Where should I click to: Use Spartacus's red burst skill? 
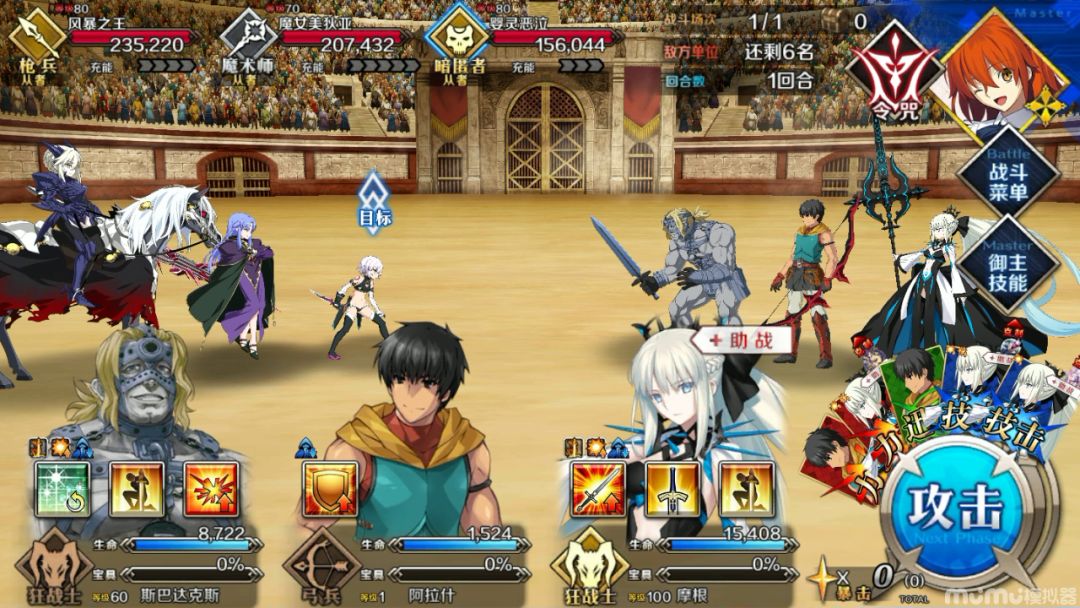(x=211, y=489)
